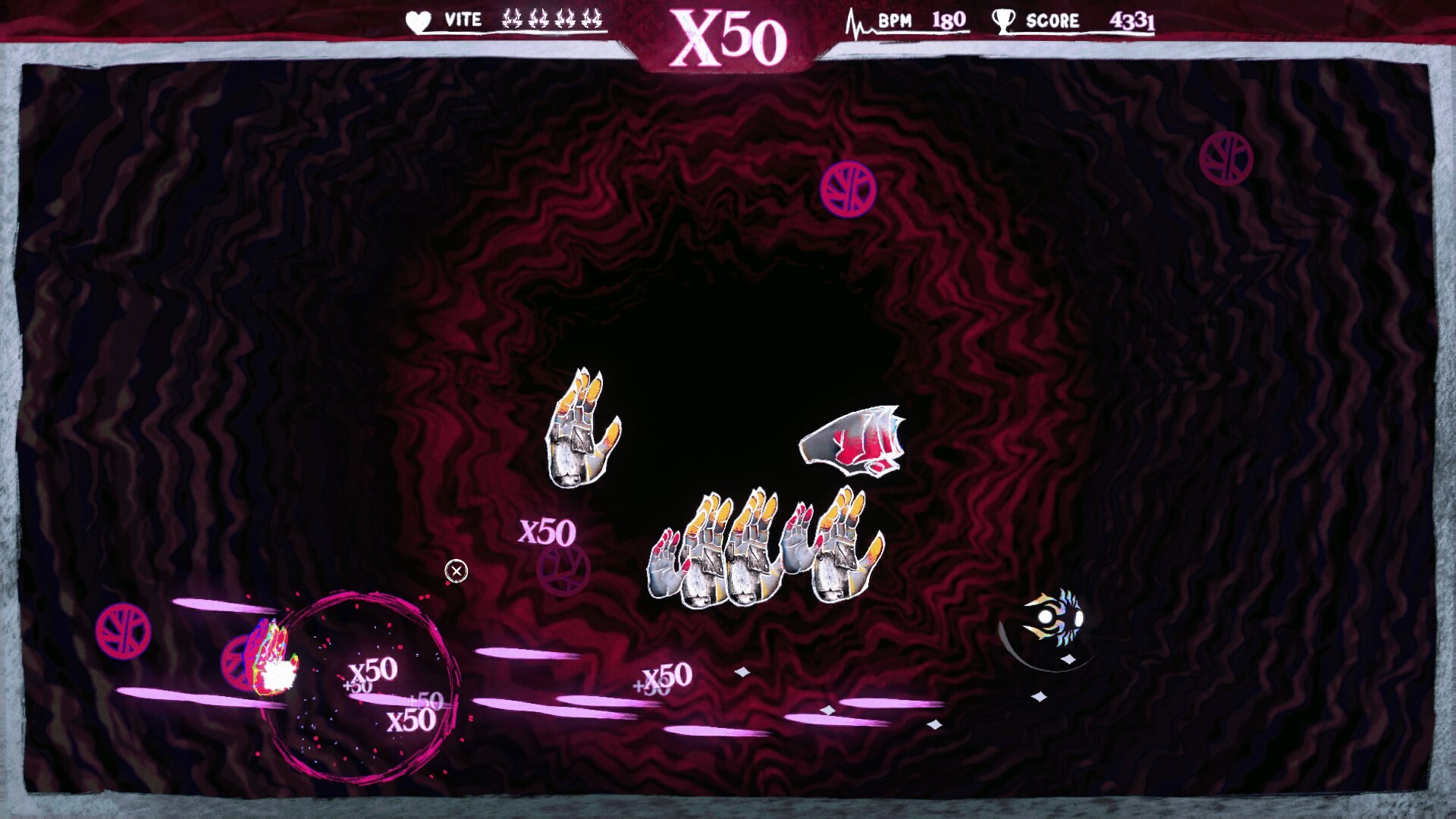The width and height of the screenshot is (1456, 819).
Task: Click the score value 4331
Action: pos(1133,19)
